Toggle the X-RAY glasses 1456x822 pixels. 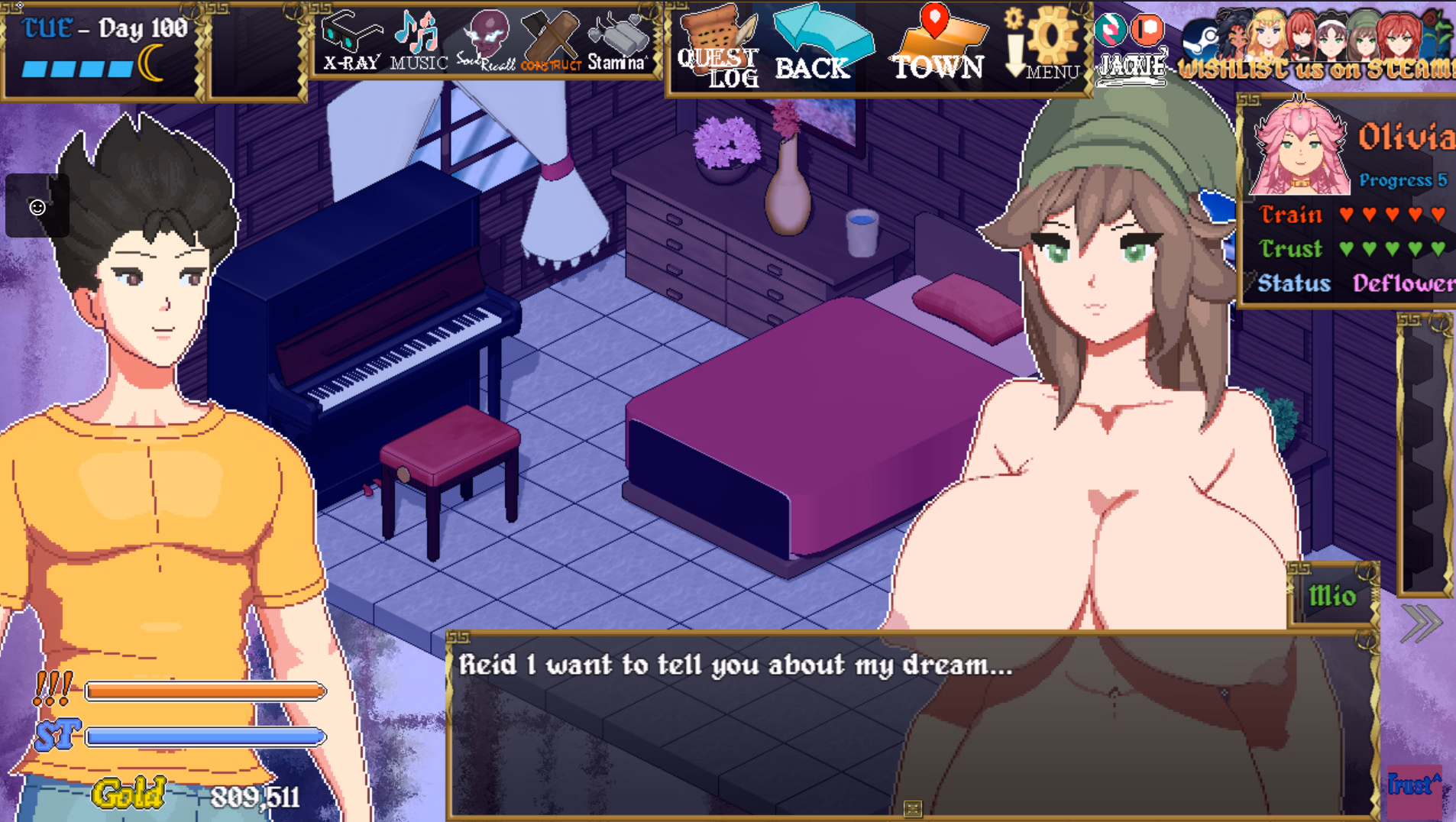(x=351, y=42)
